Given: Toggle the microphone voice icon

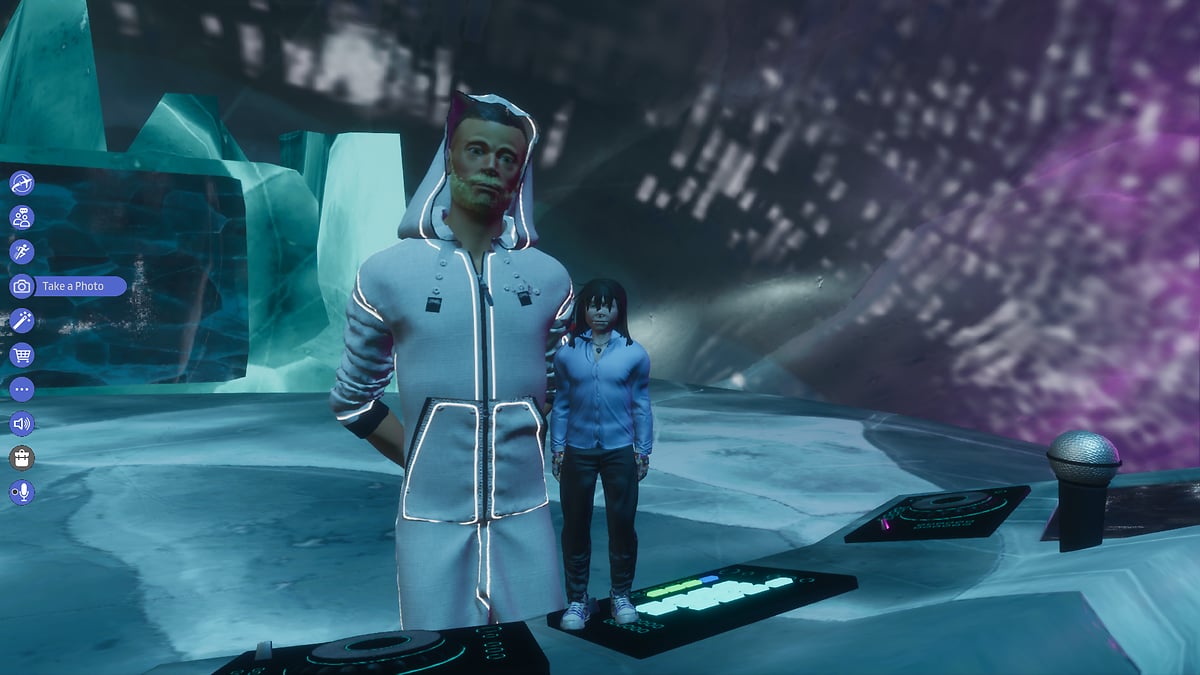Looking at the screenshot, I should point(22,492).
